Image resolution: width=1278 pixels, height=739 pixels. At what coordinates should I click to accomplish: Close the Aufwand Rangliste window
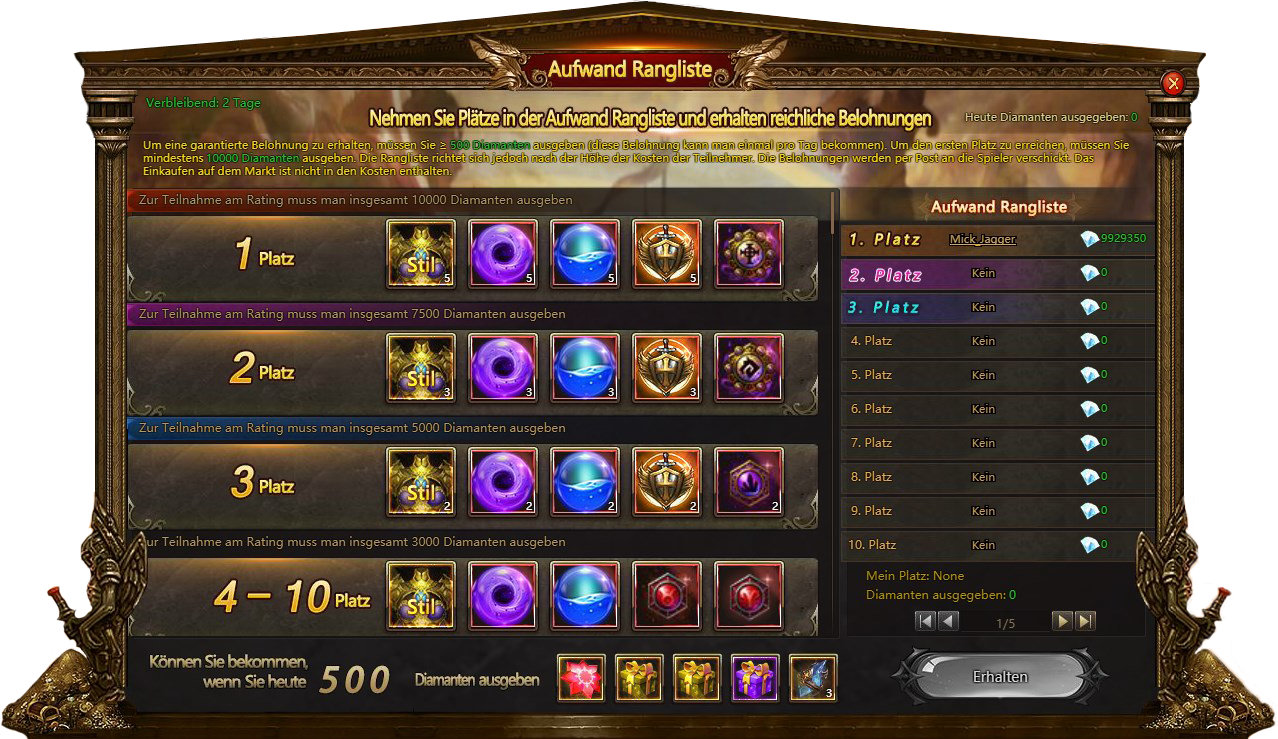pos(1174,84)
